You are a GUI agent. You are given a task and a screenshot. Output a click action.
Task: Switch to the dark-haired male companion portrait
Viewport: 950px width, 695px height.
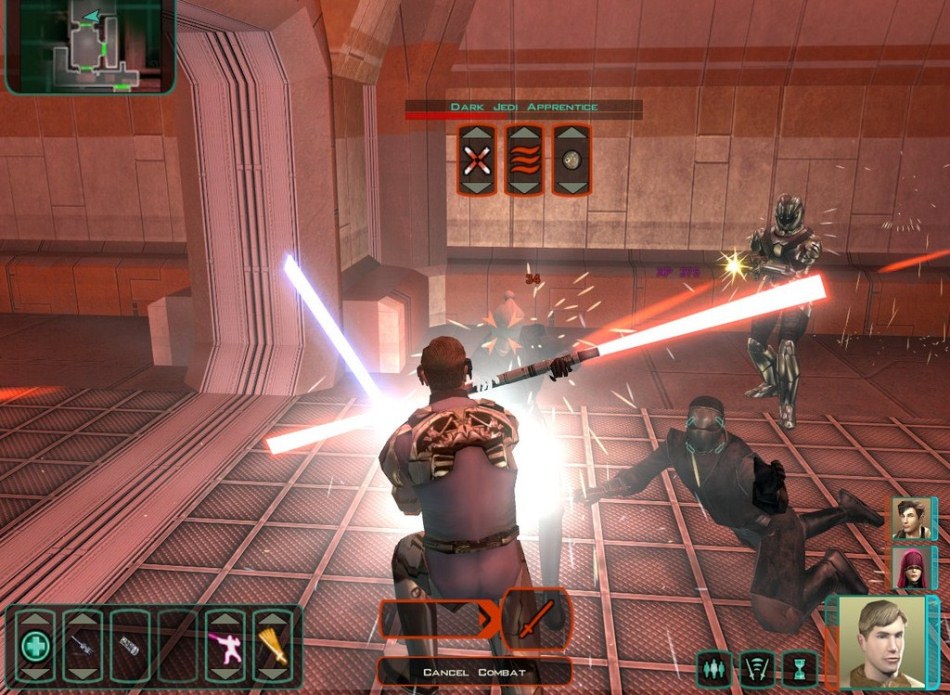click(910, 519)
